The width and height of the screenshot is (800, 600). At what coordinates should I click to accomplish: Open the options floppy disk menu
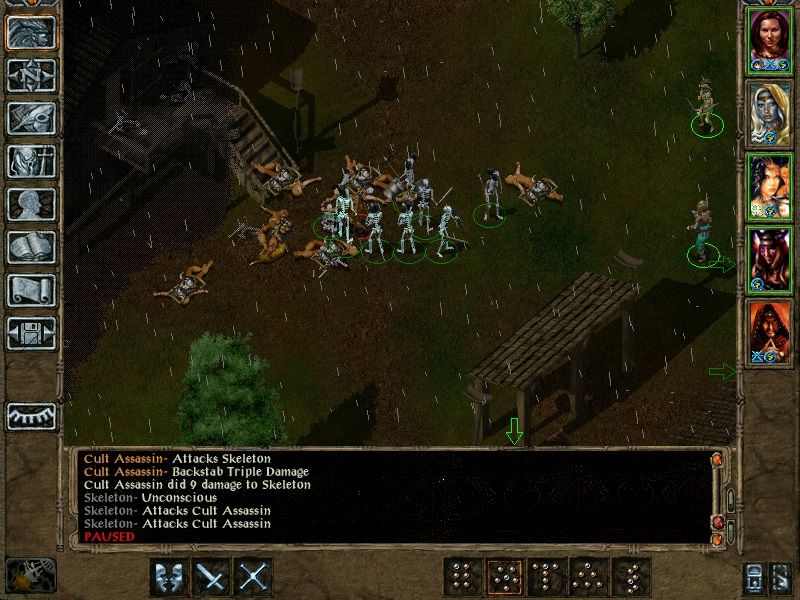coord(32,332)
